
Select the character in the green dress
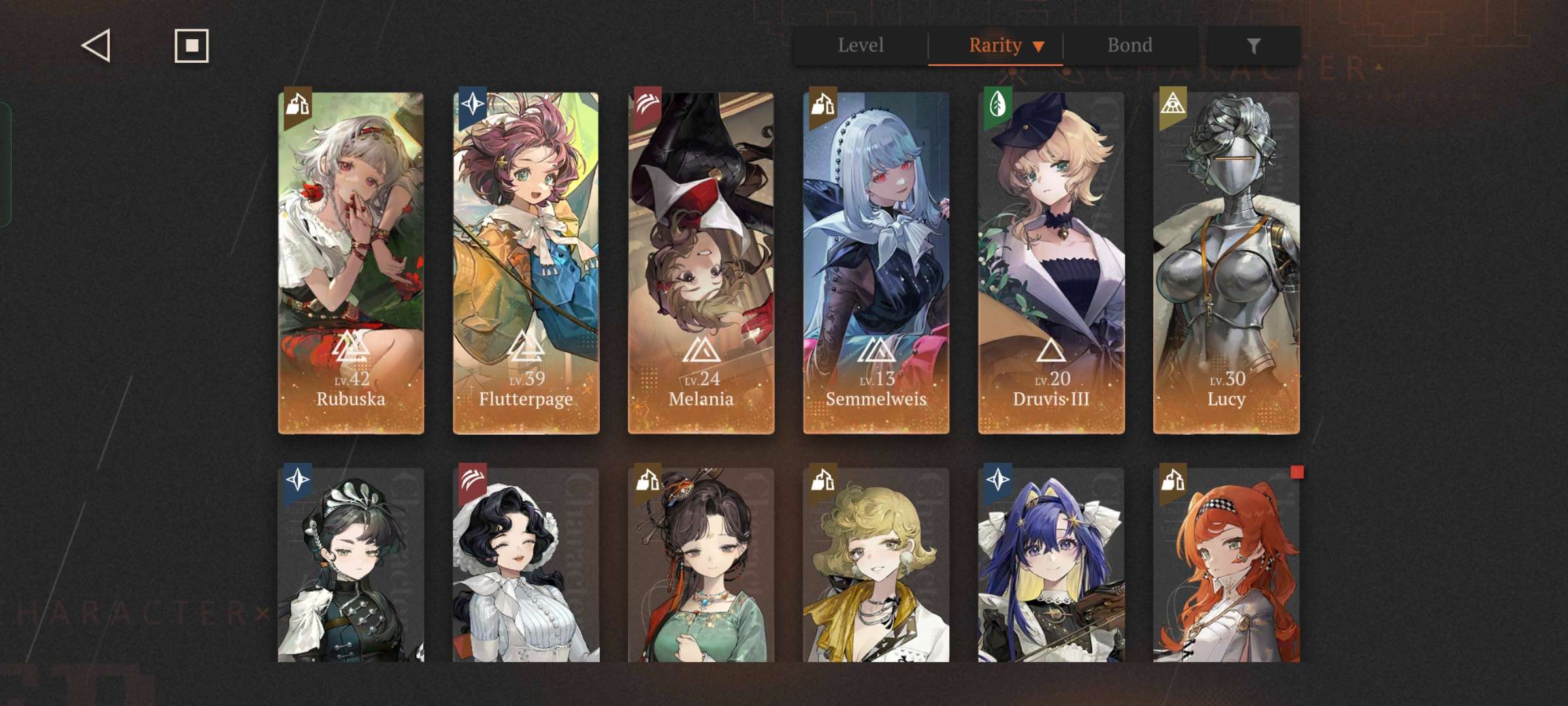point(701,565)
